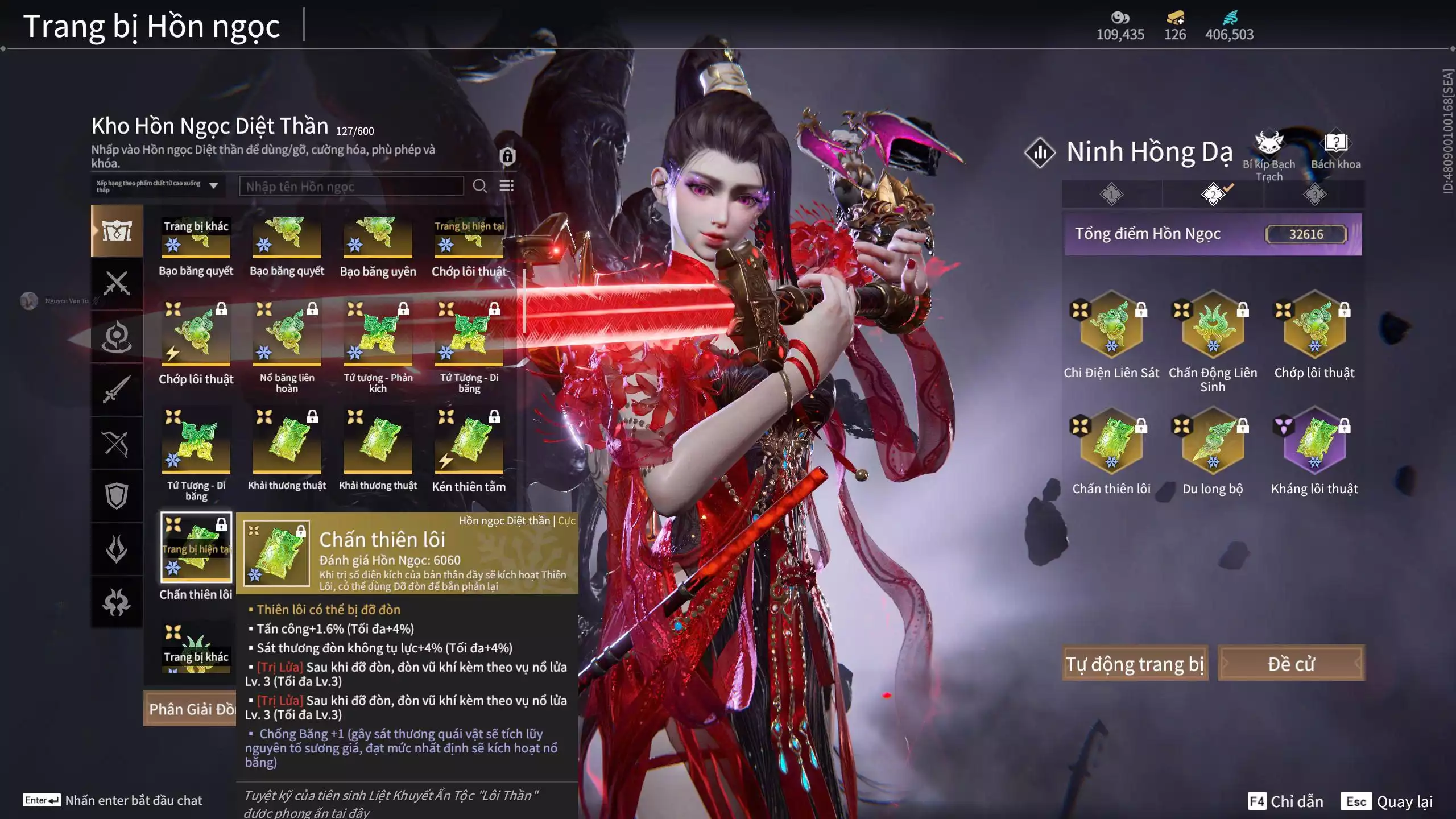1456x819 pixels.
Task: Select the Phân Giải Đồ button
Action: click(x=191, y=709)
